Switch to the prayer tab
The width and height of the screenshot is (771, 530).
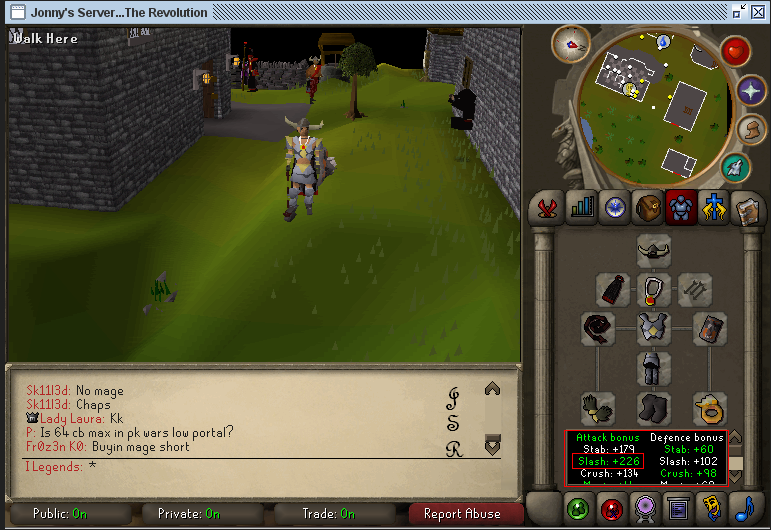click(713, 207)
